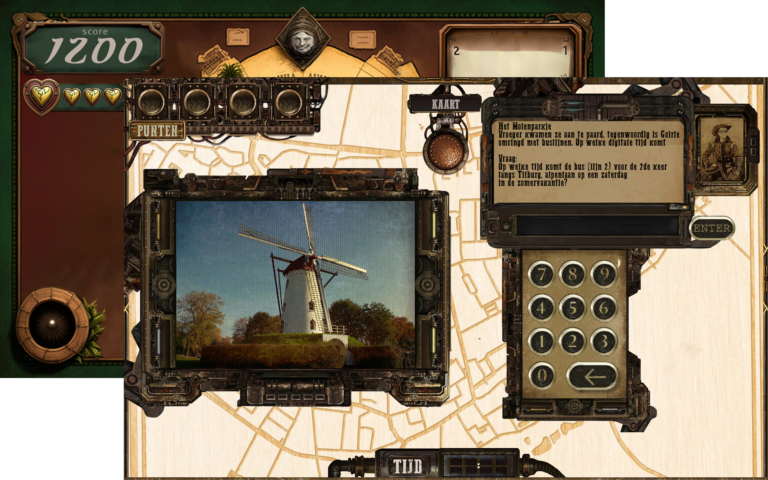Screen dimensions: 768x480
Task: Click the windmill photo in the viewer
Action: click(x=295, y=283)
